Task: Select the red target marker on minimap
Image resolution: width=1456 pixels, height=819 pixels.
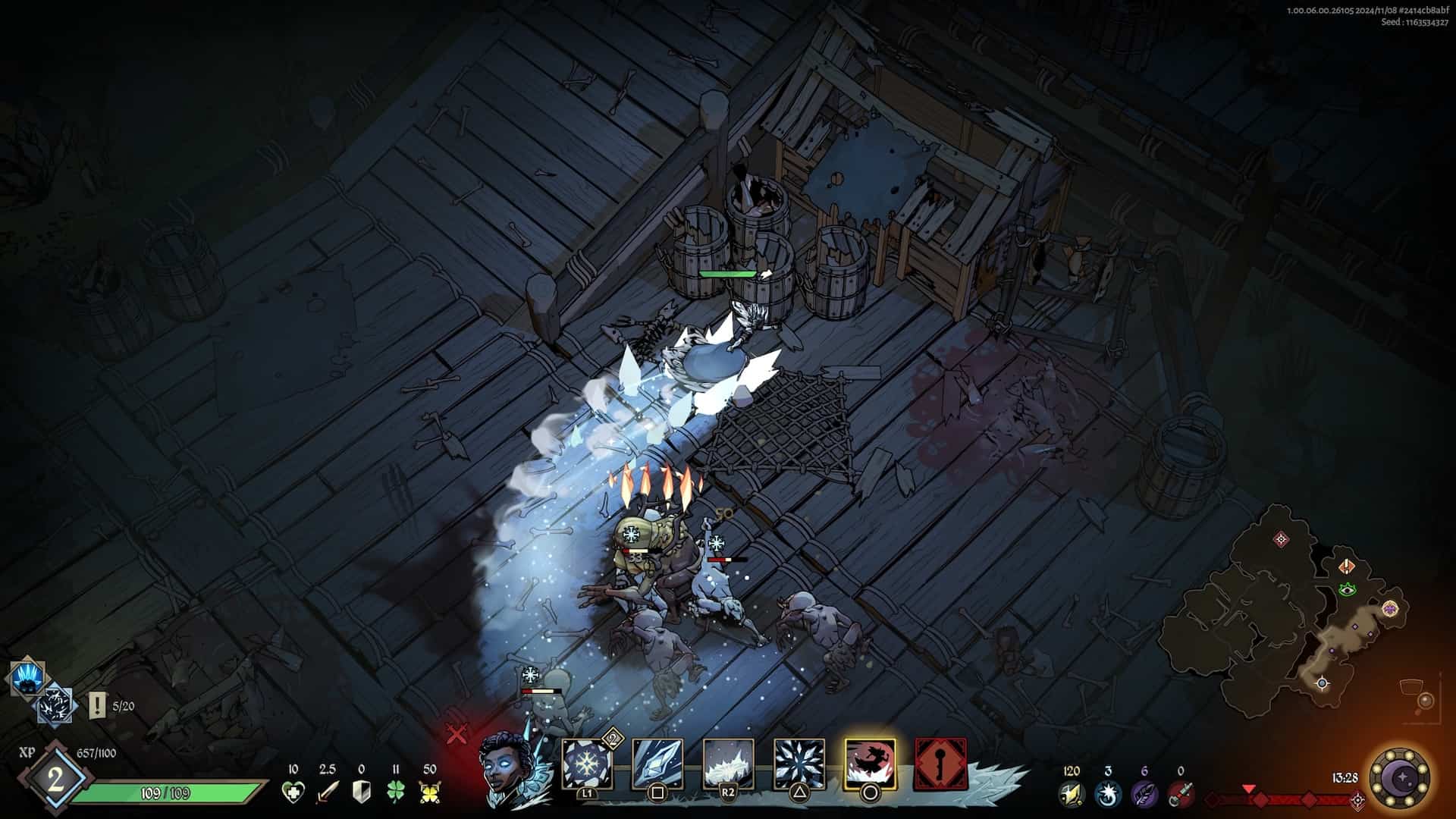Action: coord(1282,539)
